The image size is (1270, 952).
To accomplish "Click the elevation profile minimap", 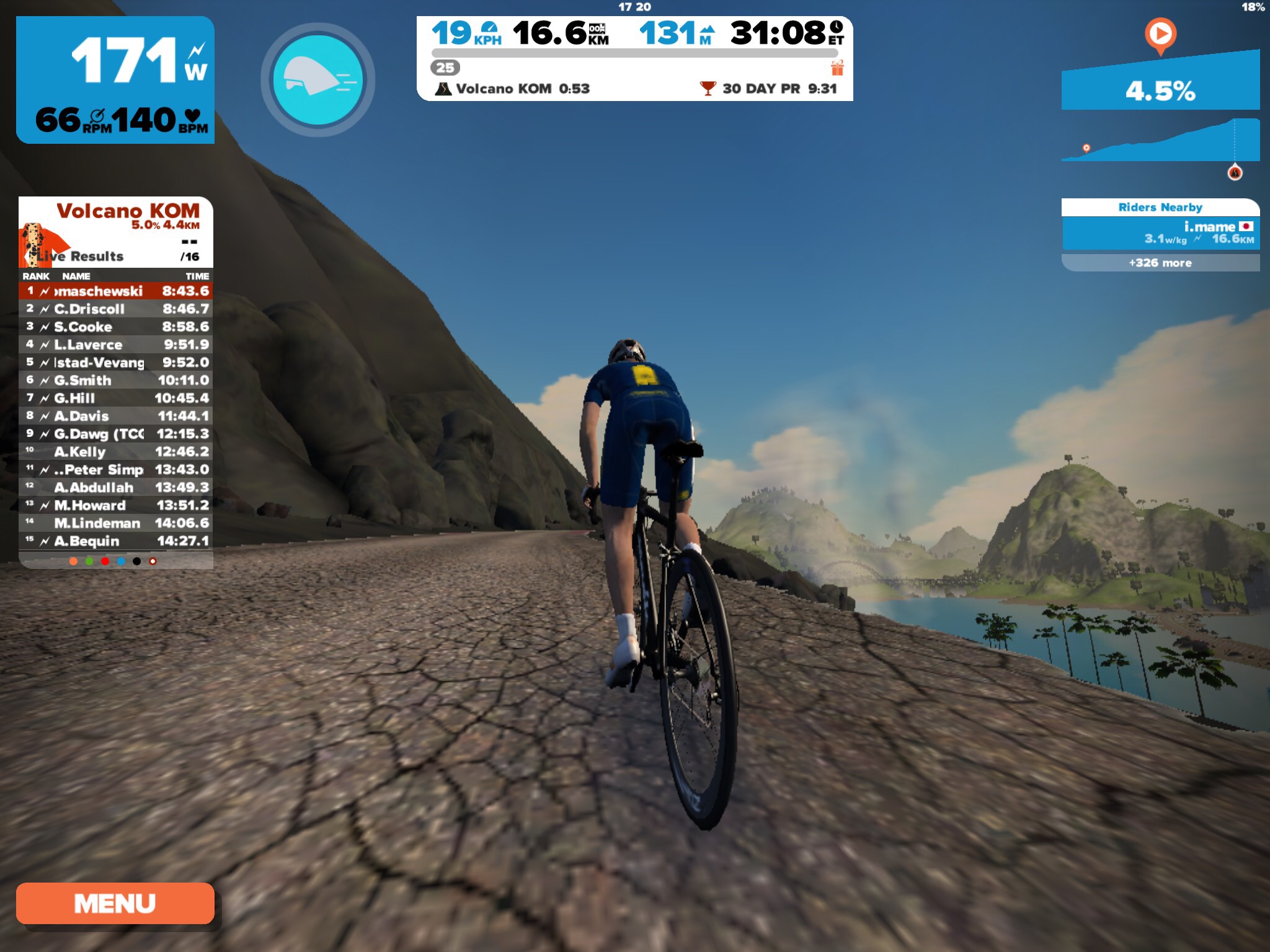I will click(1160, 141).
